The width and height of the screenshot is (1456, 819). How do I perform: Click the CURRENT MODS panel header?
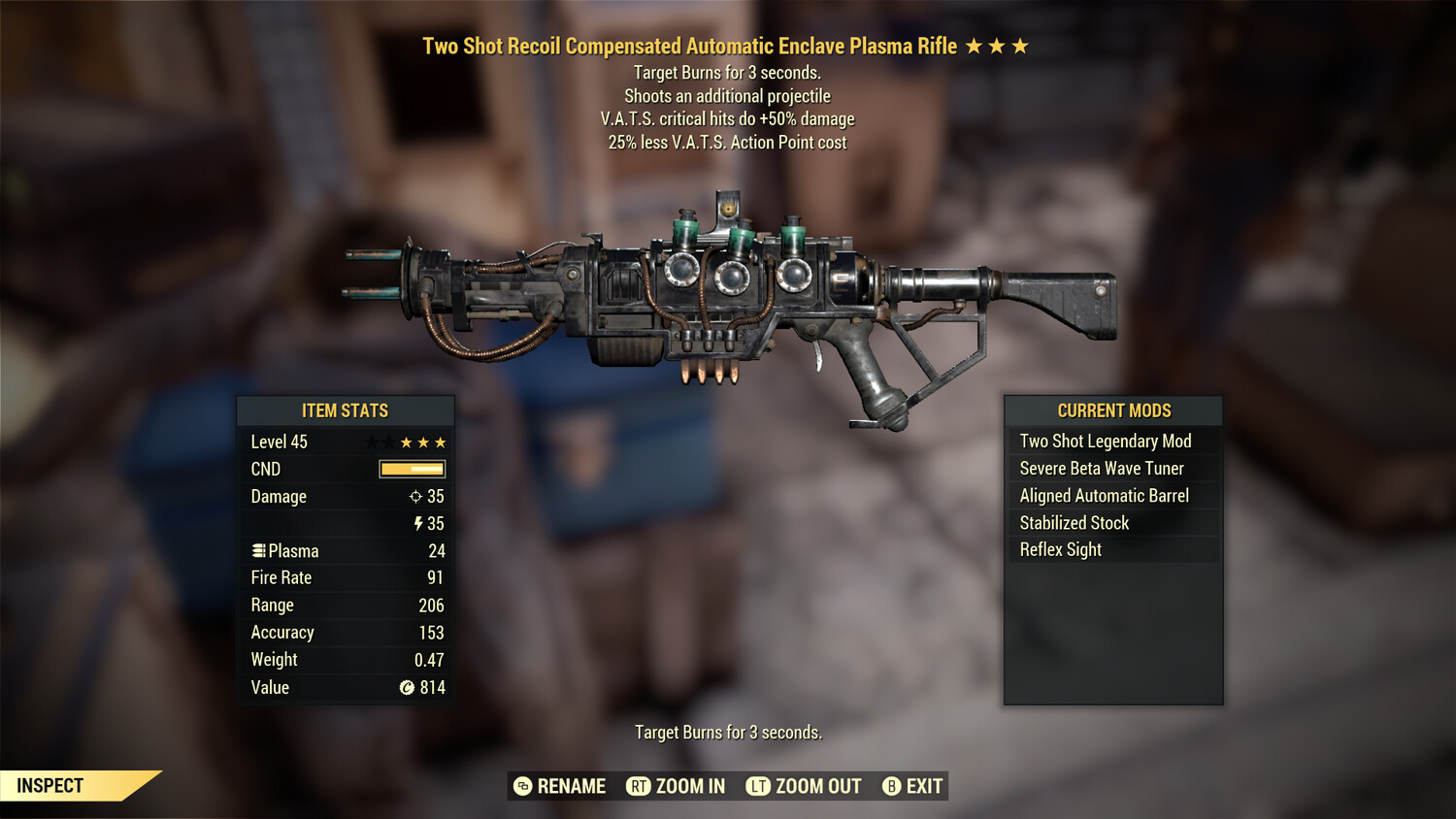tap(1112, 409)
